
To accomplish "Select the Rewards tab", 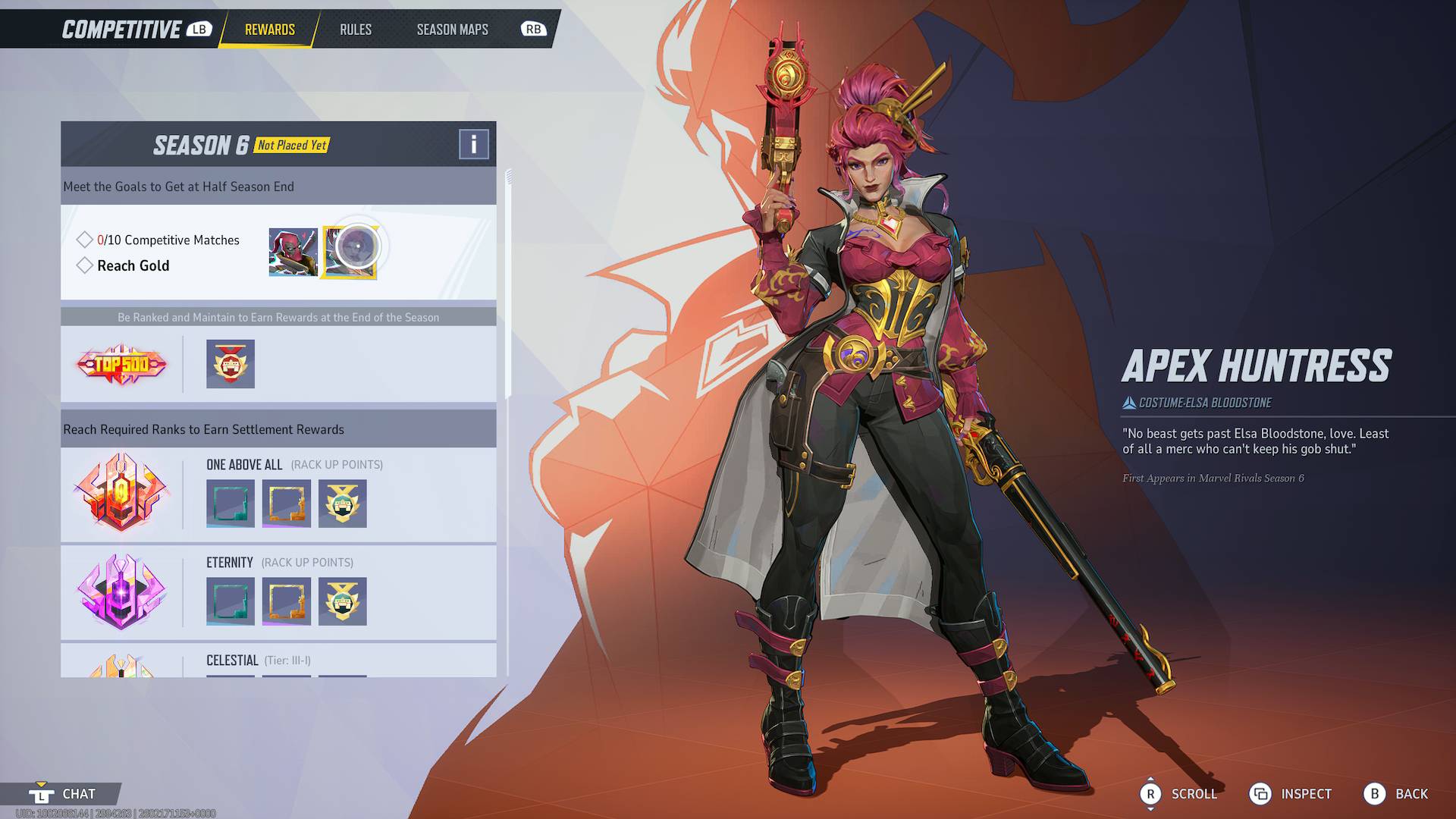I will tap(268, 30).
